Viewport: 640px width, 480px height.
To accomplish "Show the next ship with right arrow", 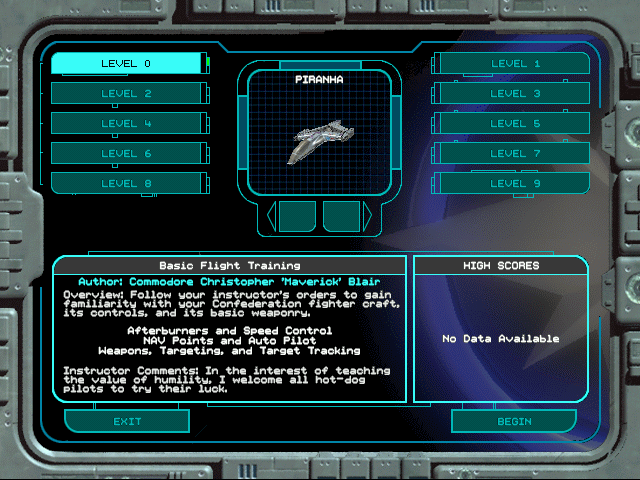I will click(367, 215).
